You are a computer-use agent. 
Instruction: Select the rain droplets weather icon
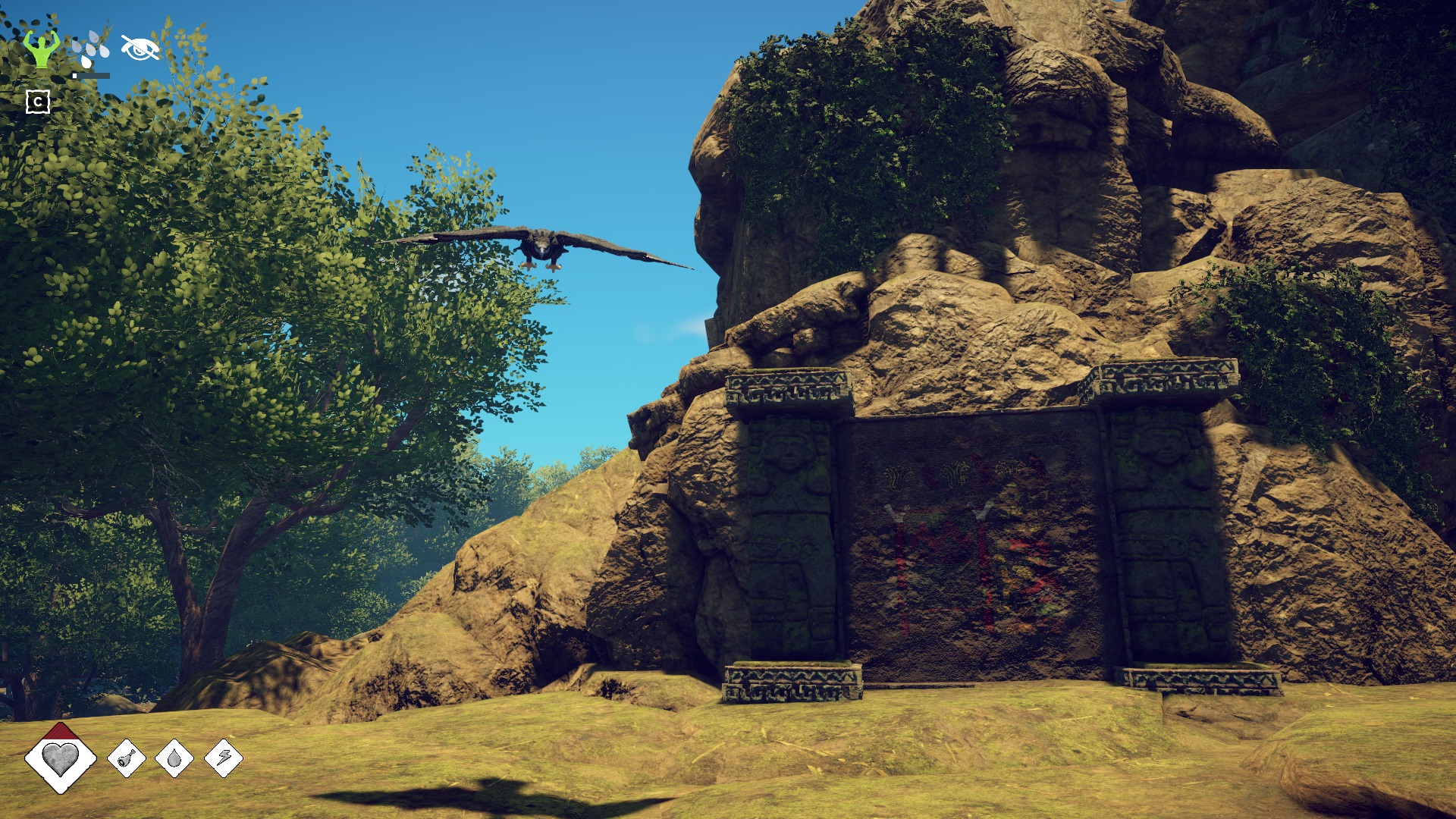click(x=92, y=45)
